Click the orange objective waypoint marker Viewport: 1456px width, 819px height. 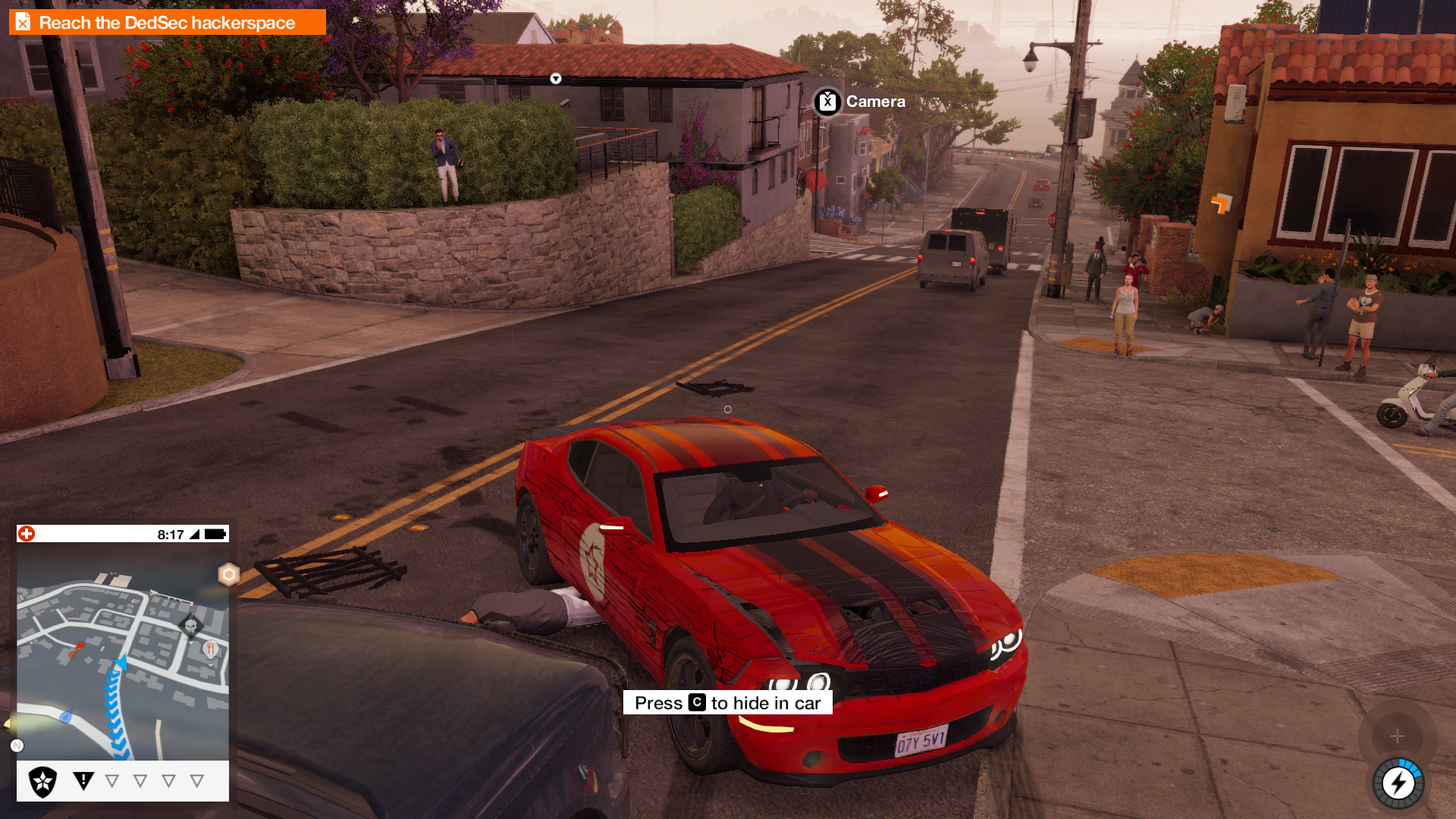click(1221, 203)
